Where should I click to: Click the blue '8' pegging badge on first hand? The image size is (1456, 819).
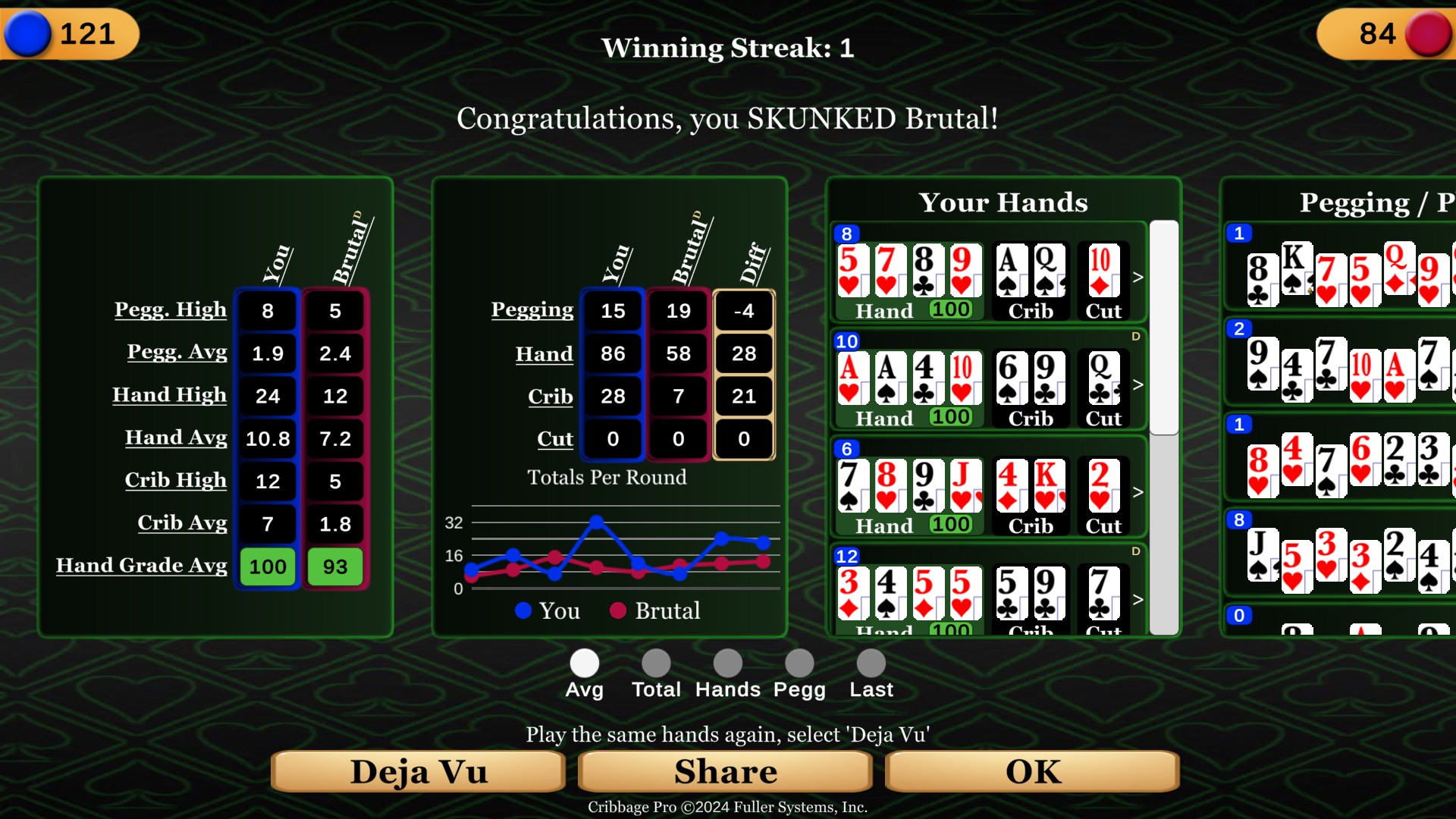[846, 234]
